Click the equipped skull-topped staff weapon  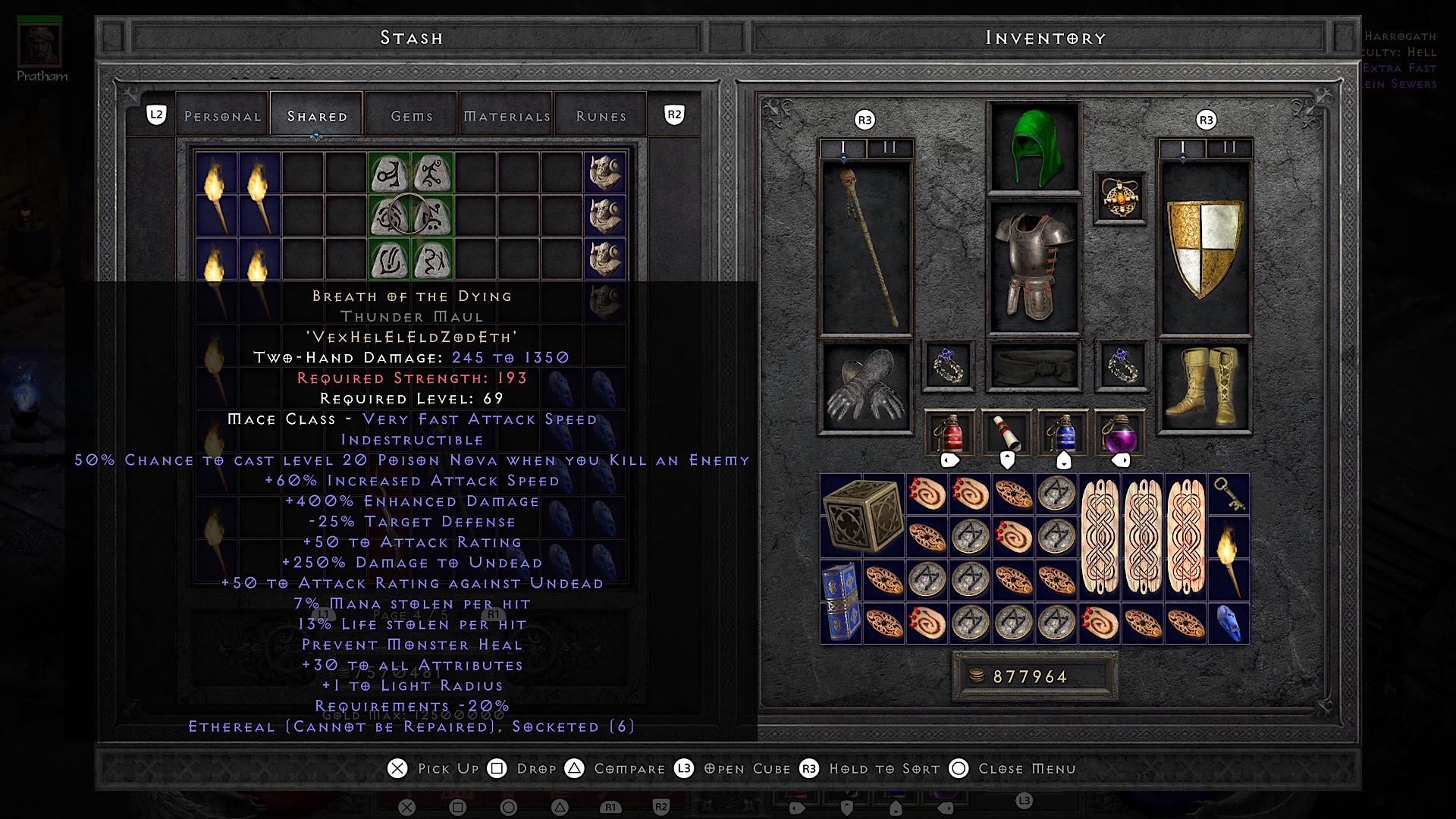(865, 247)
